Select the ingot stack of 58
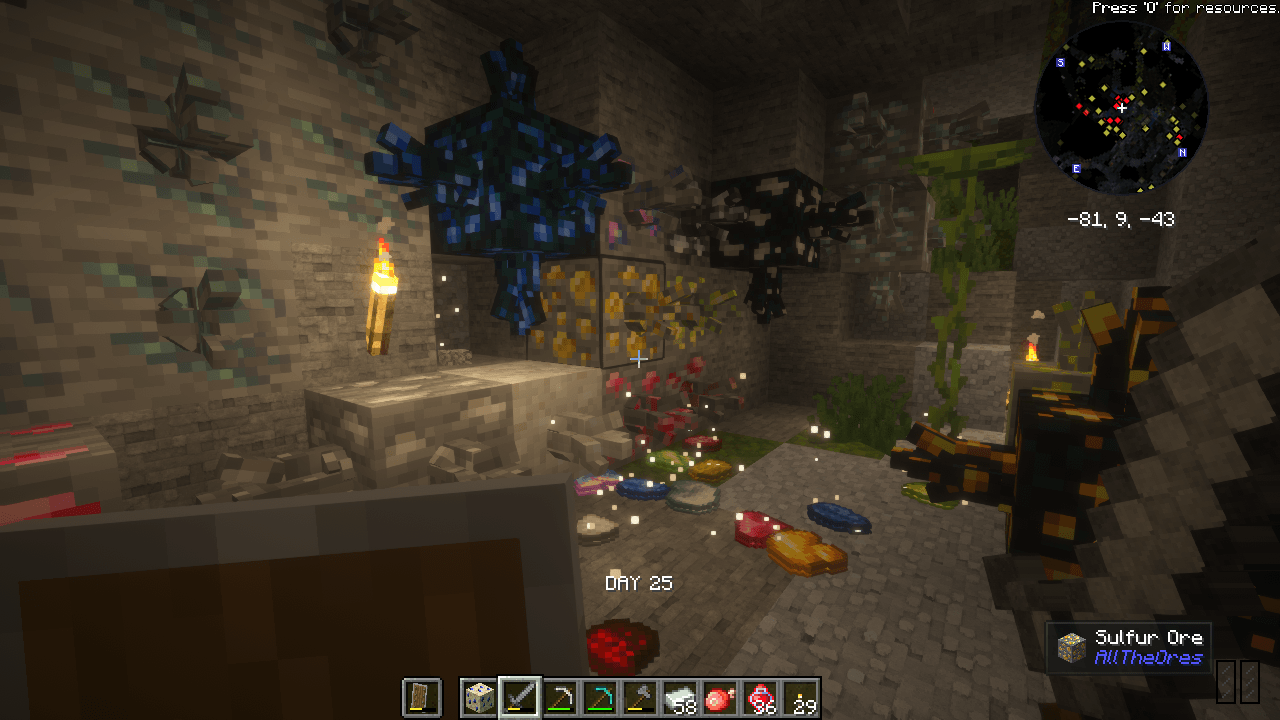The width and height of the screenshot is (1280, 720). tap(681, 697)
